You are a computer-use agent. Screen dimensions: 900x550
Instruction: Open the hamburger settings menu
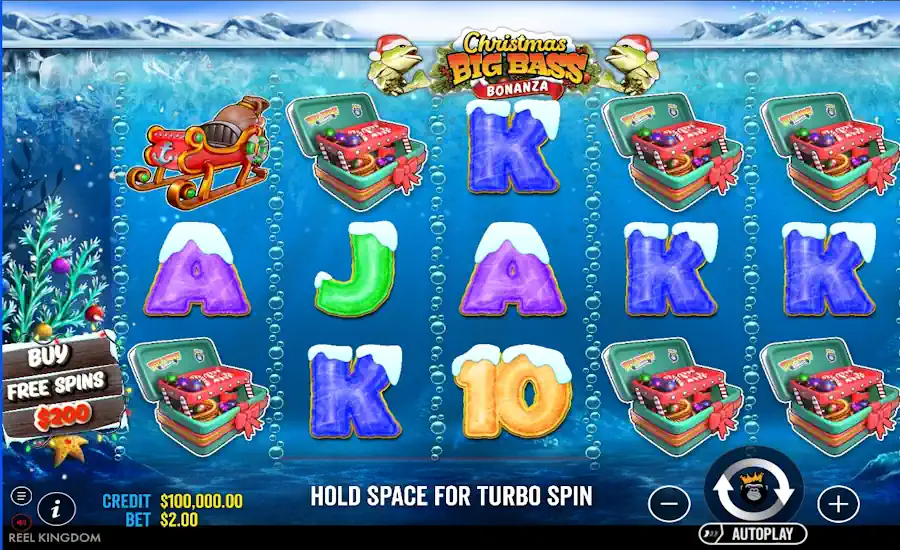(x=22, y=496)
